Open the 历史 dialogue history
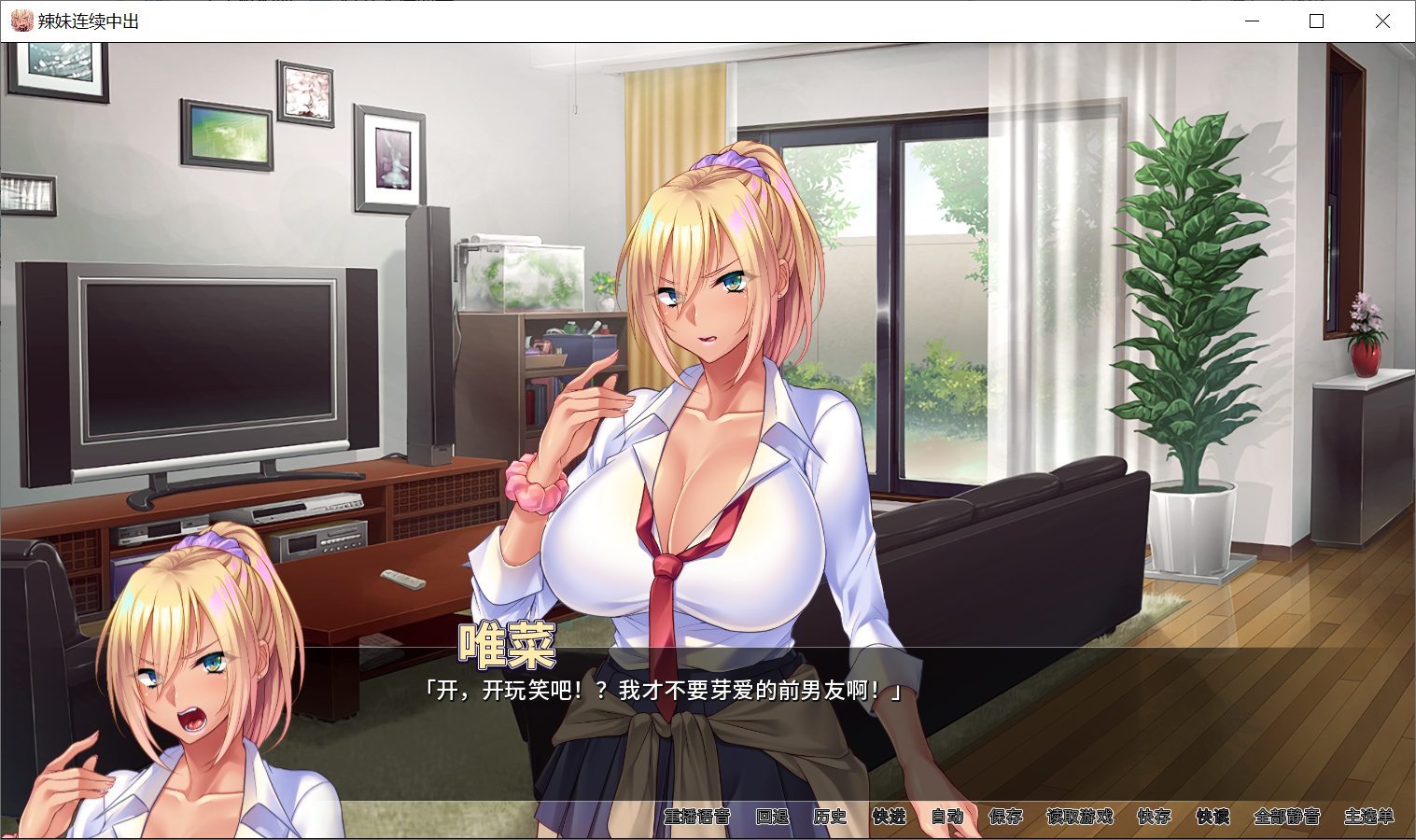Screen dimensions: 1416x840 [829, 815]
